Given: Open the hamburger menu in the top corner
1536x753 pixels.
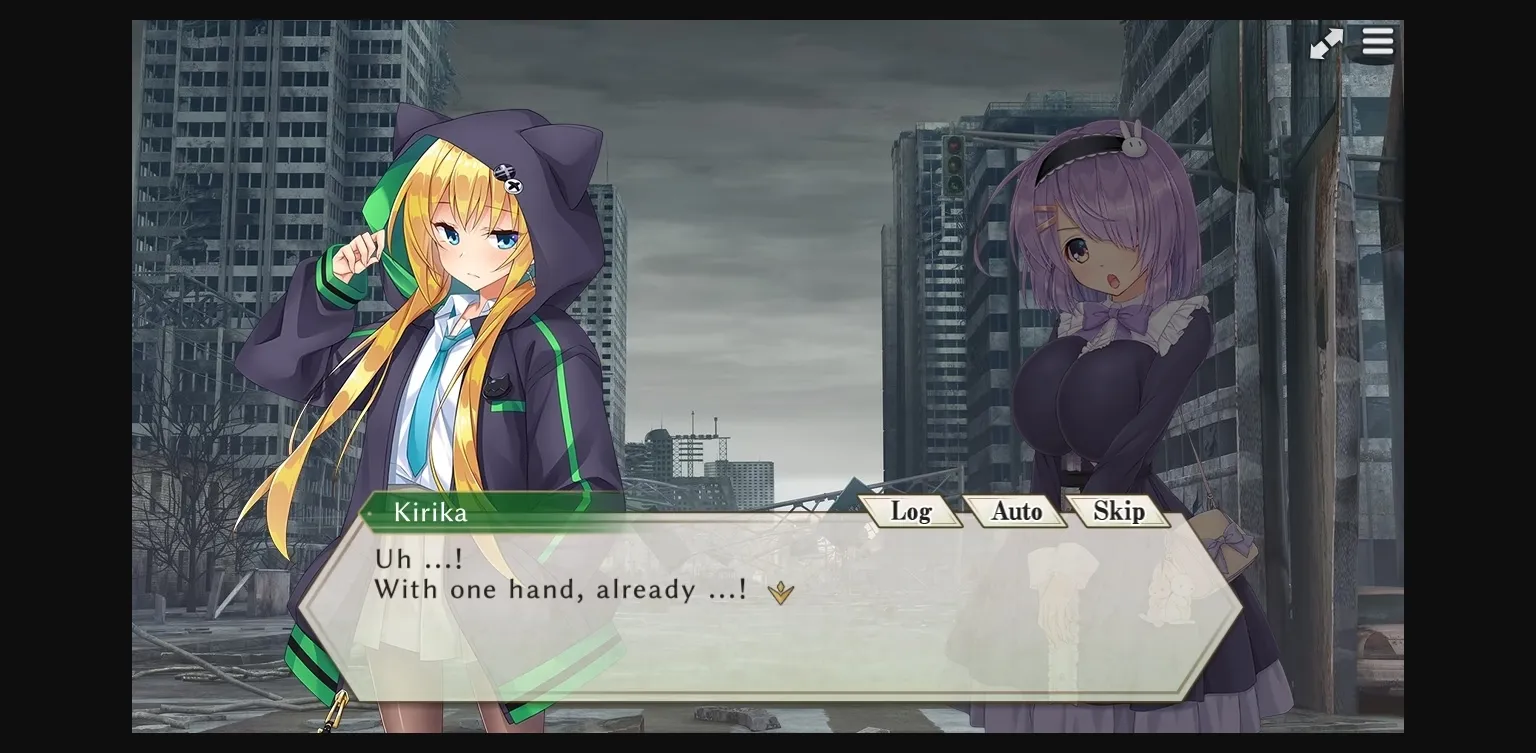Looking at the screenshot, I should pyautogui.click(x=1377, y=42).
